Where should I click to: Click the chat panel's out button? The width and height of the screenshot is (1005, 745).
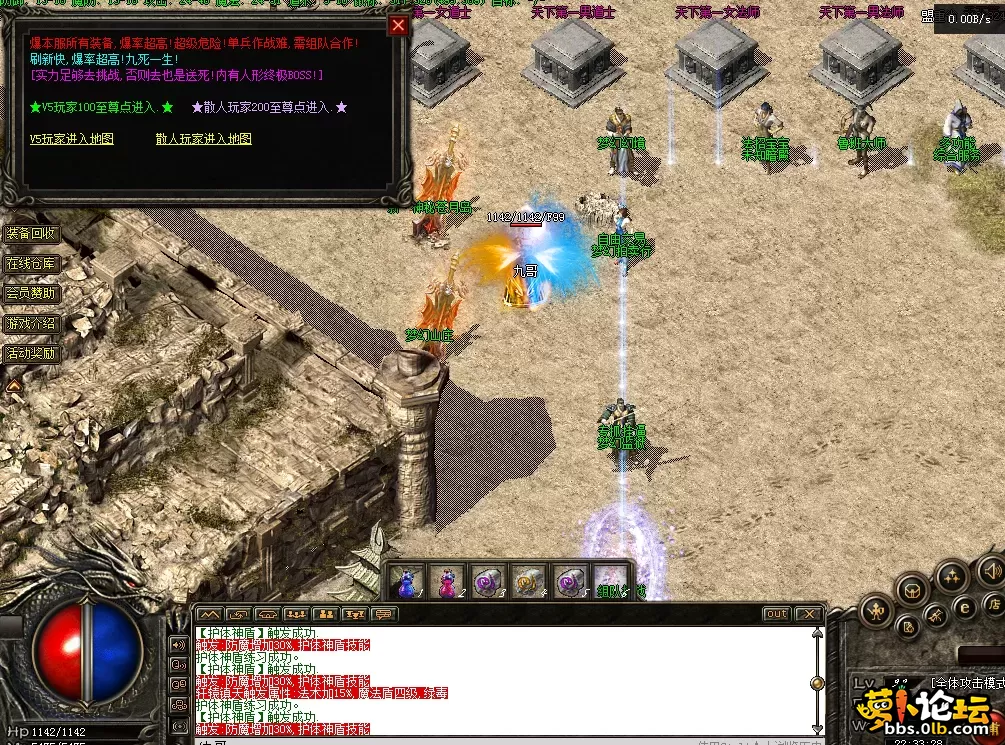pos(776,614)
